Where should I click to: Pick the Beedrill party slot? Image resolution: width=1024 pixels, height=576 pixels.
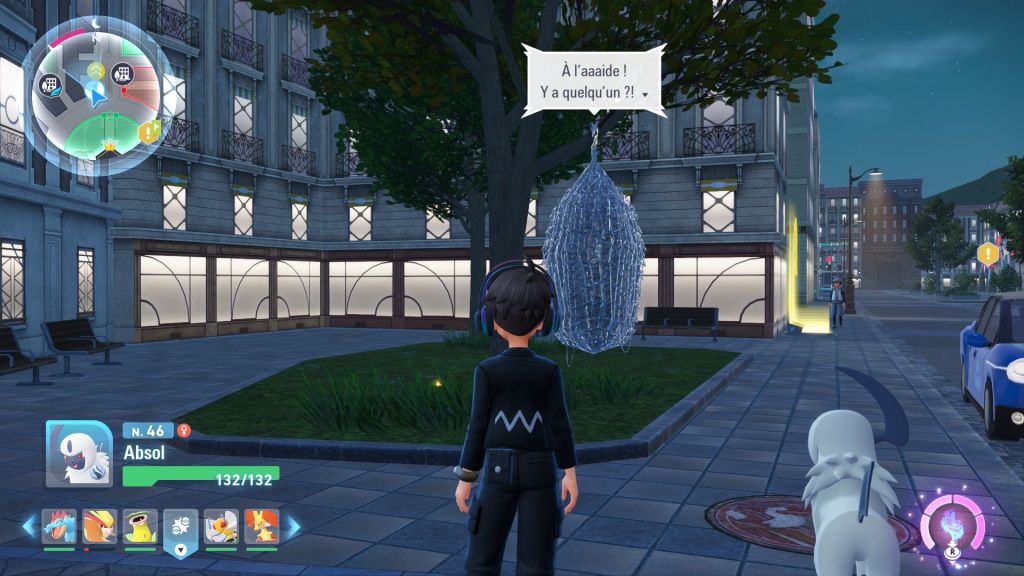point(221,526)
